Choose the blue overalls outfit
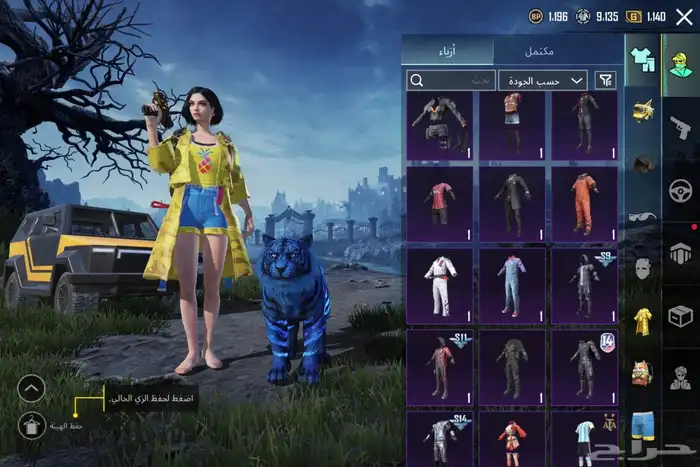Viewport: 700px width, 467px height. click(512, 285)
